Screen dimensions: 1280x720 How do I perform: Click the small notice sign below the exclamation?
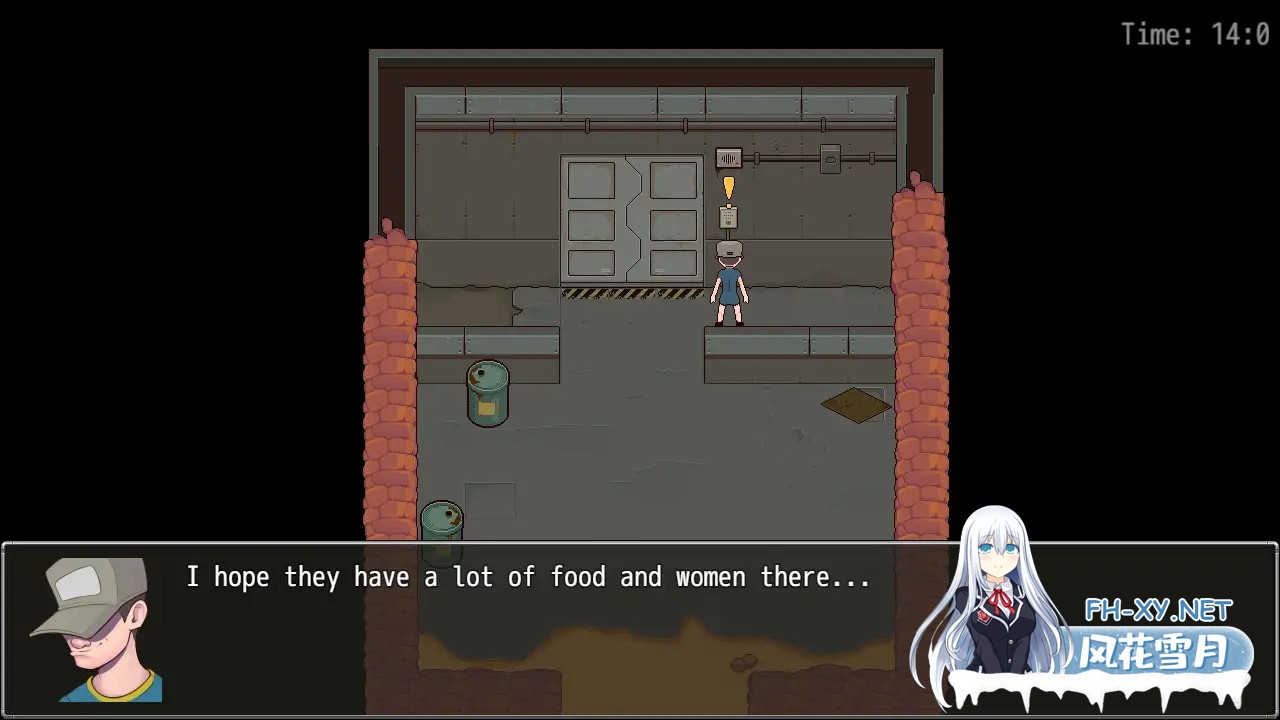pyautogui.click(x=728, y=216)
